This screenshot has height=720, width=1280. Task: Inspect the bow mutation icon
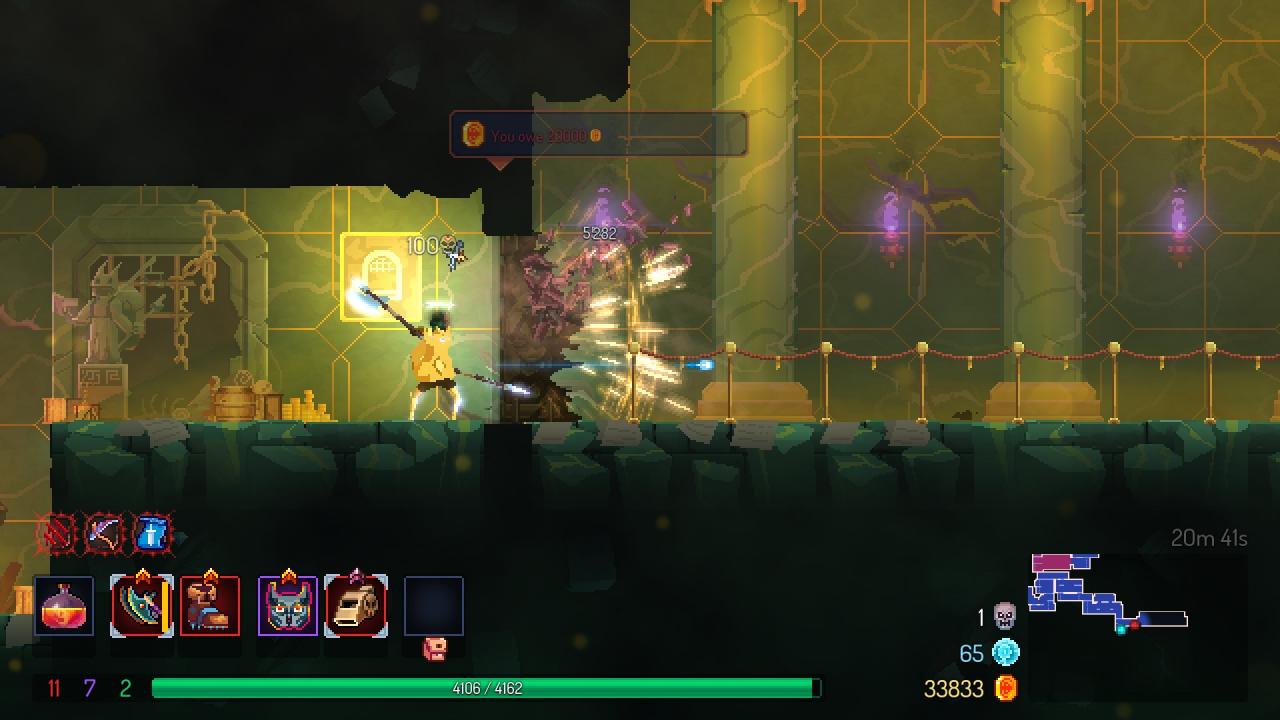tap(103, 534)
